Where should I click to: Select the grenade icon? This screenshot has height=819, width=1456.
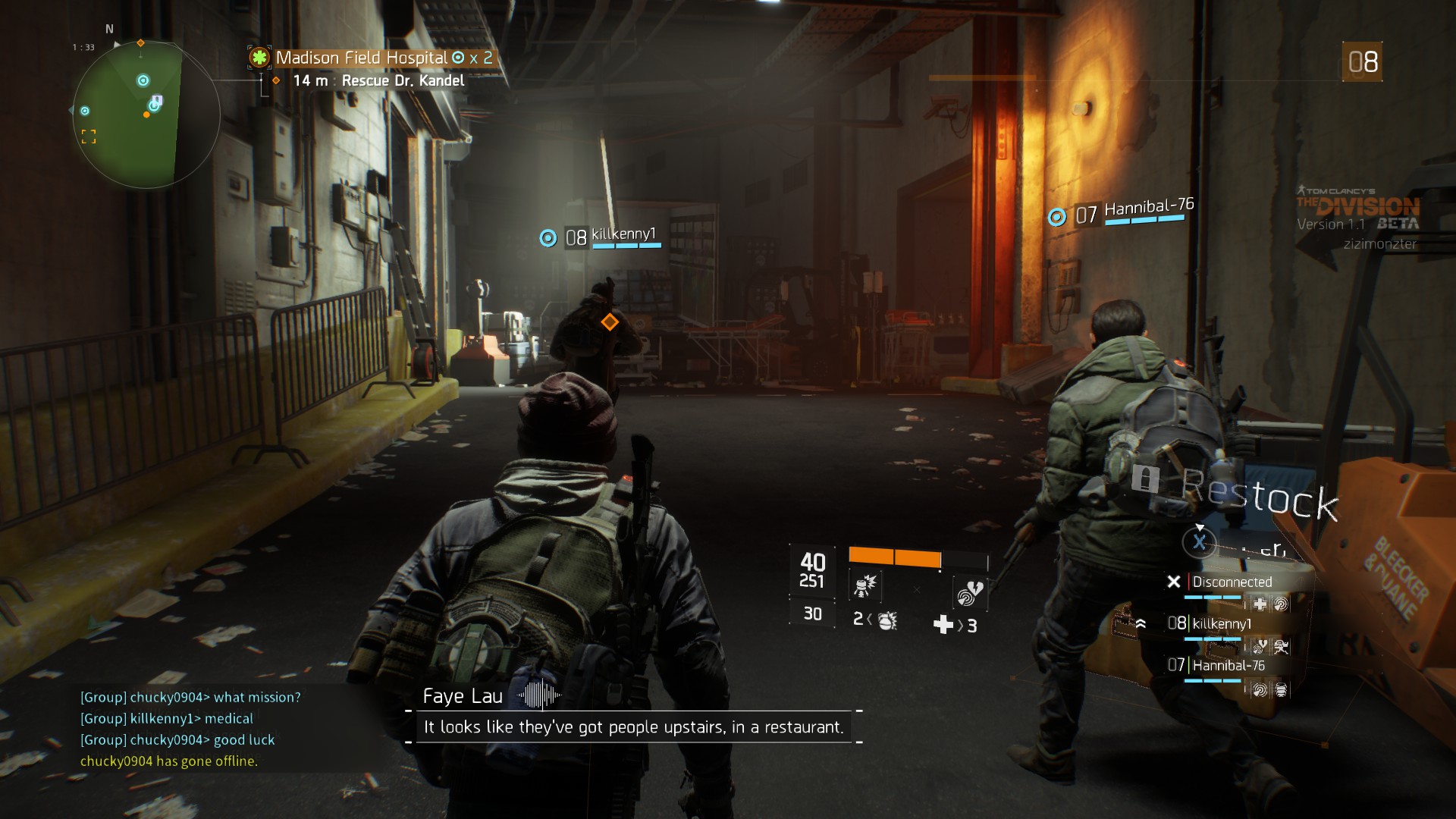(886, 621)
